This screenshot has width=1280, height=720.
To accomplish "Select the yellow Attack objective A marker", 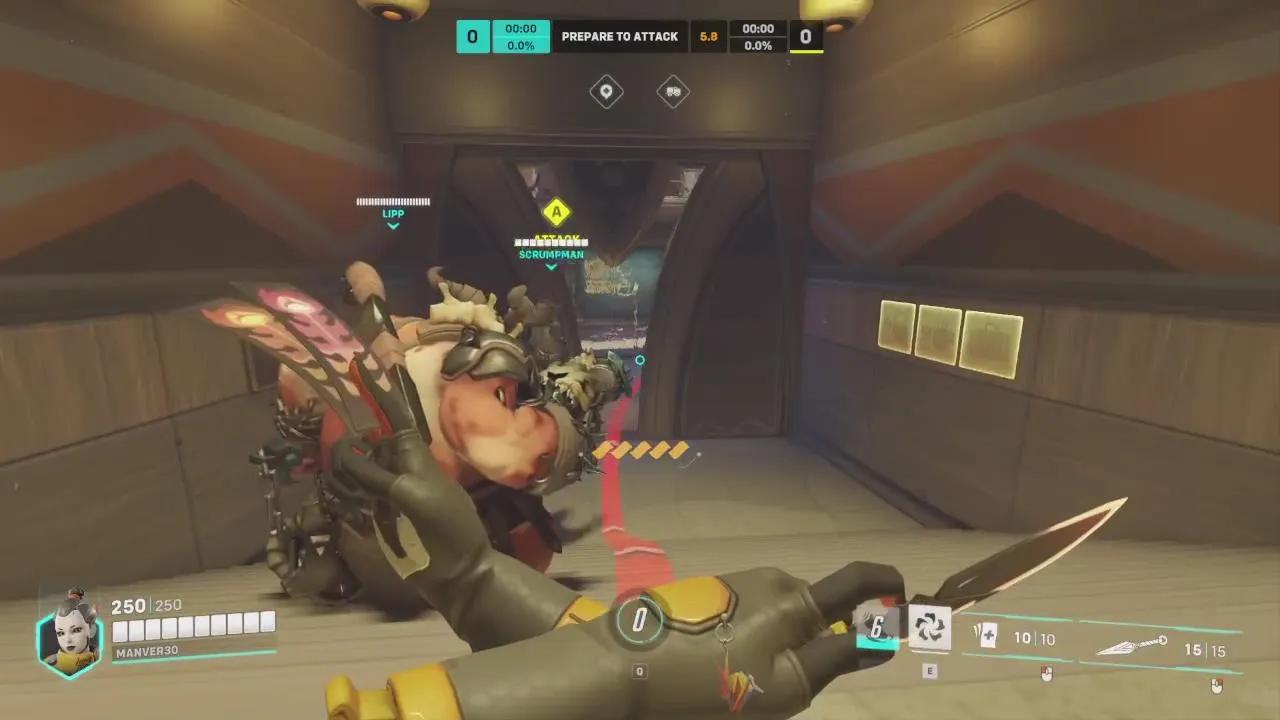I will (557, 213).
